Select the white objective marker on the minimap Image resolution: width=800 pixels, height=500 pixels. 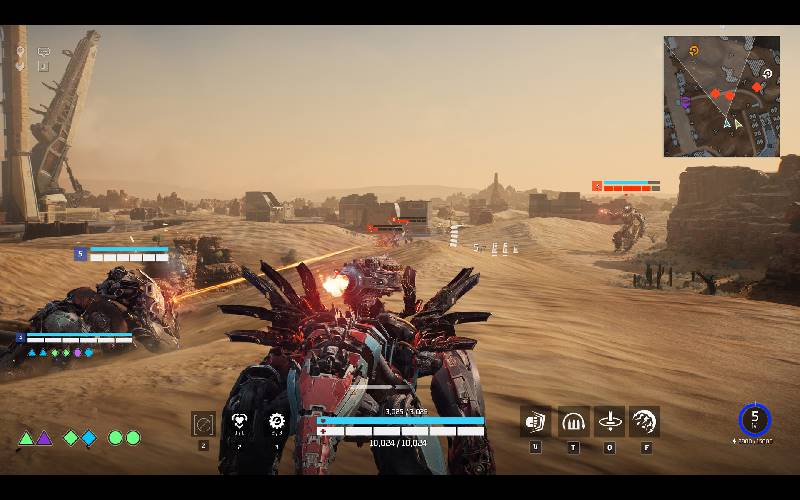[x=767, y=73]
